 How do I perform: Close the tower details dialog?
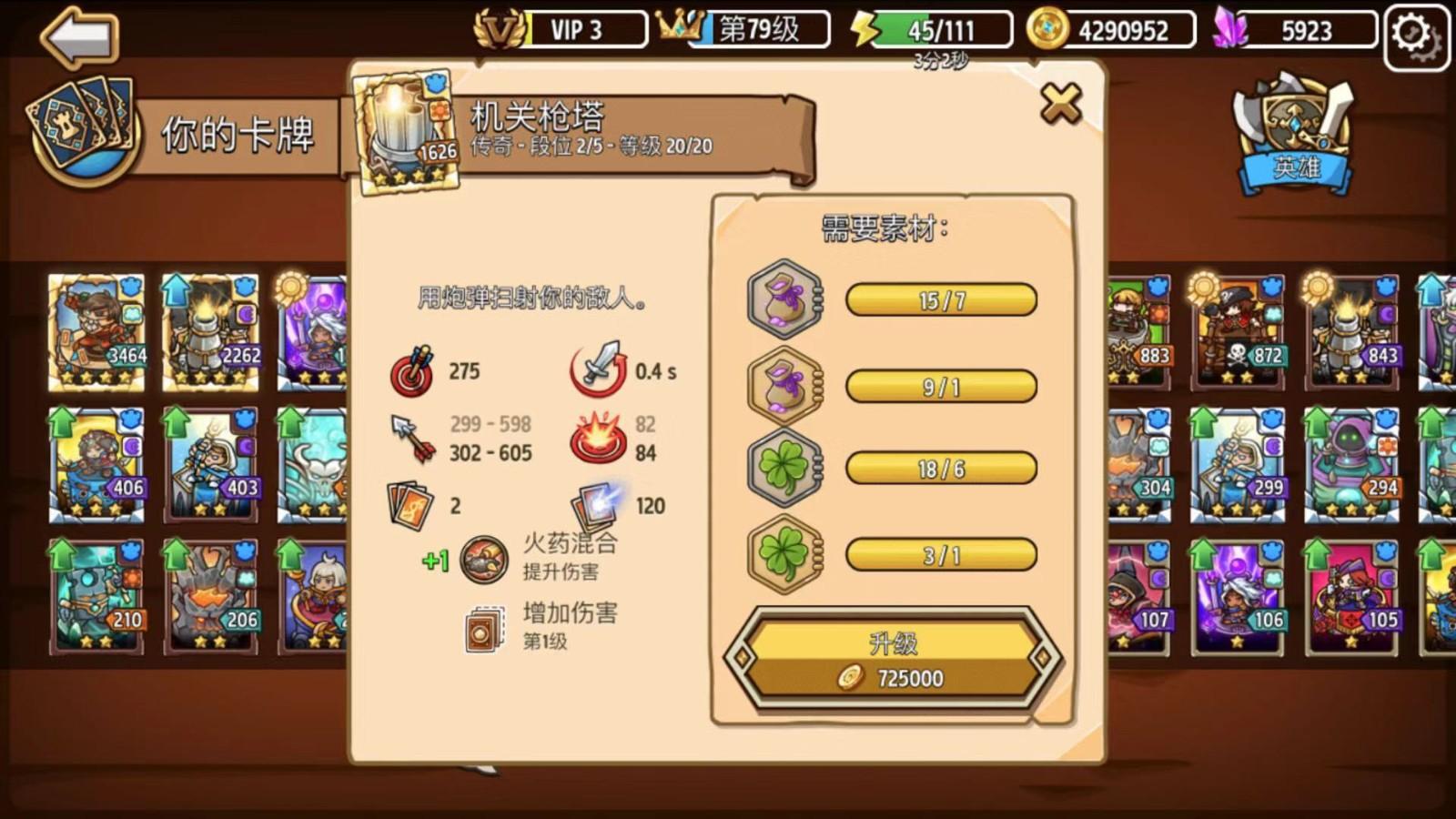pos(1060,103)
